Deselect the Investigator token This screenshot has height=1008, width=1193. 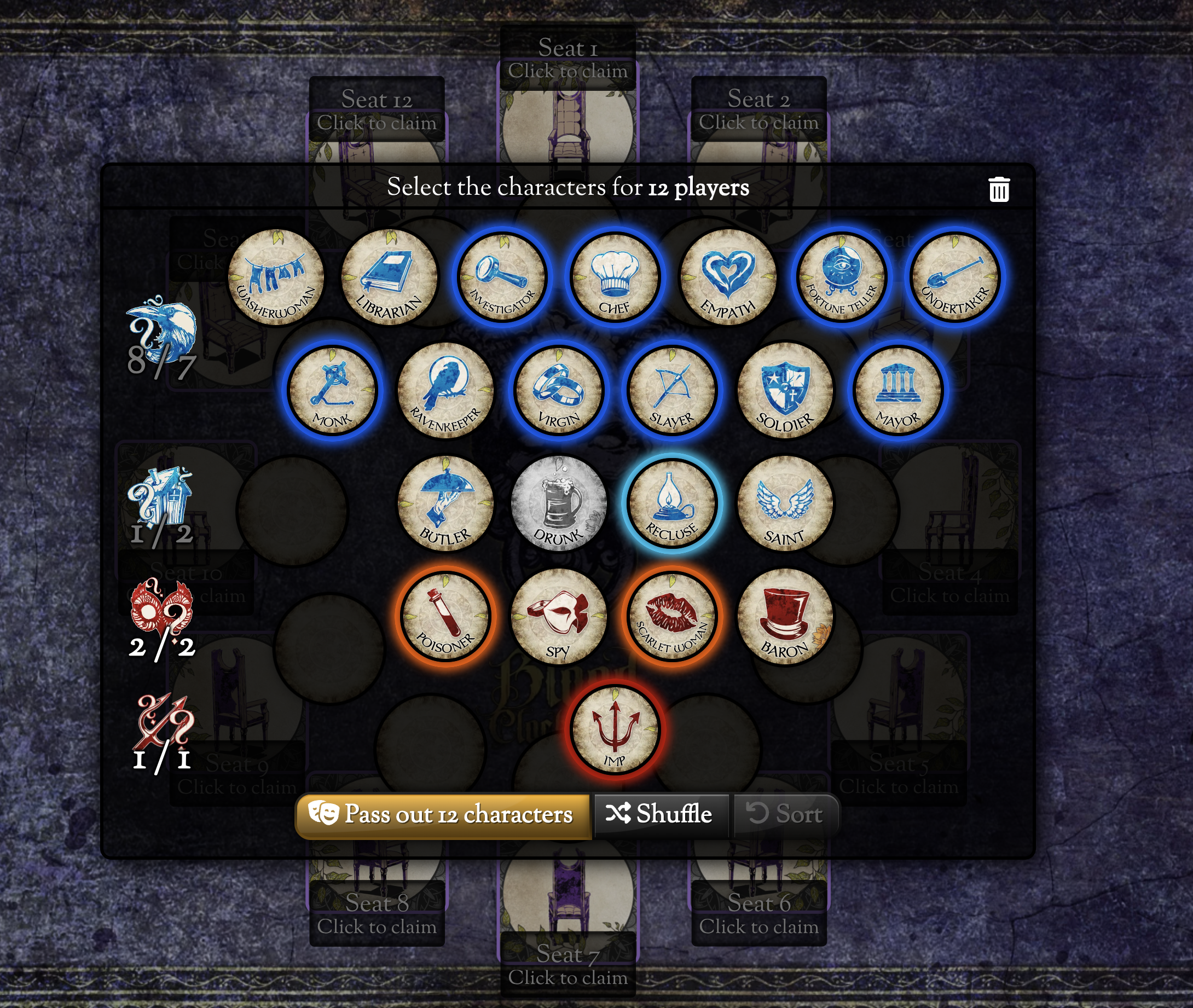(x=502, y=277)
